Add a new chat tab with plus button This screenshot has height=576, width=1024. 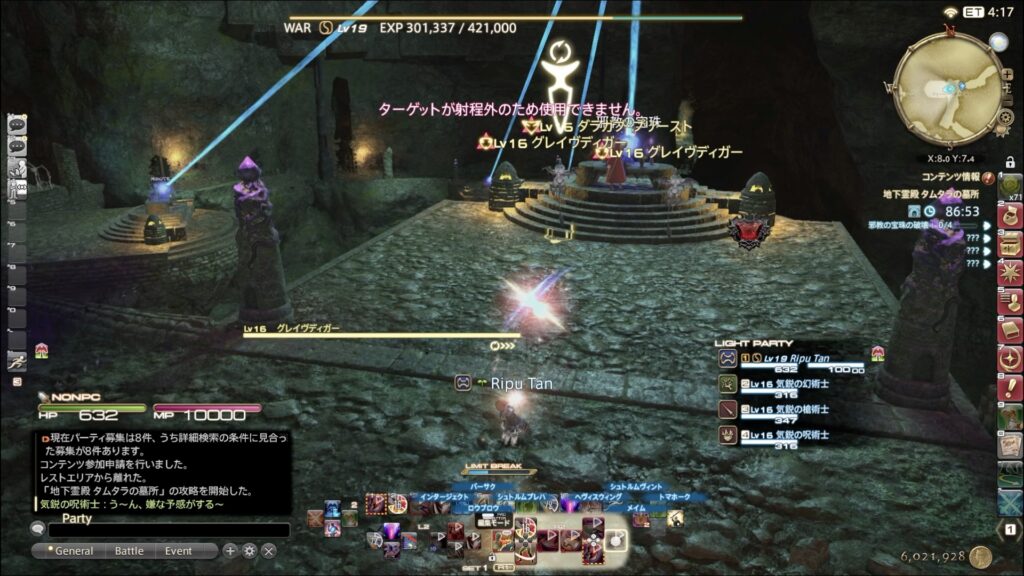tap(230, 551)
